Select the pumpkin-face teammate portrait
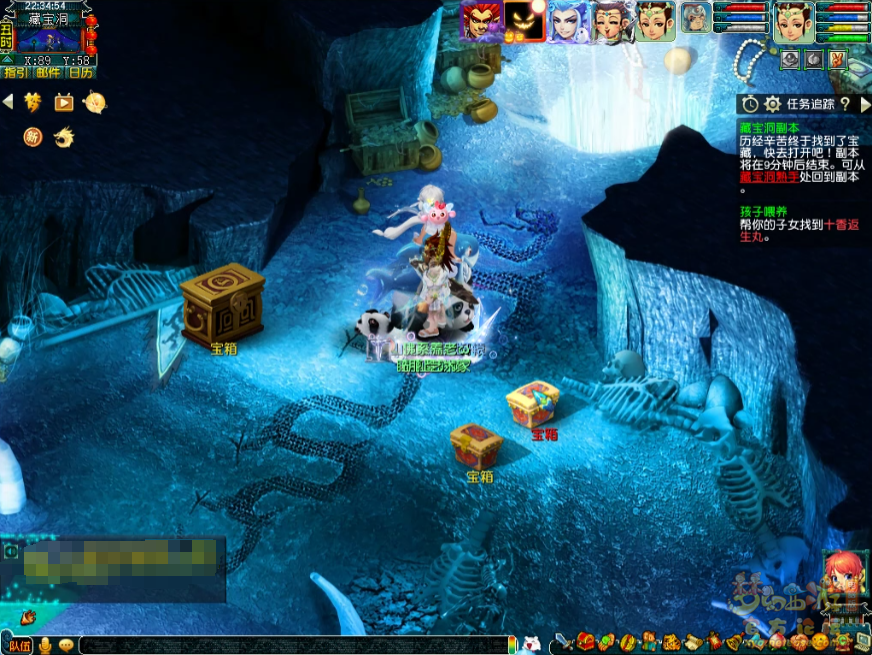 click(x=524, y=21)
